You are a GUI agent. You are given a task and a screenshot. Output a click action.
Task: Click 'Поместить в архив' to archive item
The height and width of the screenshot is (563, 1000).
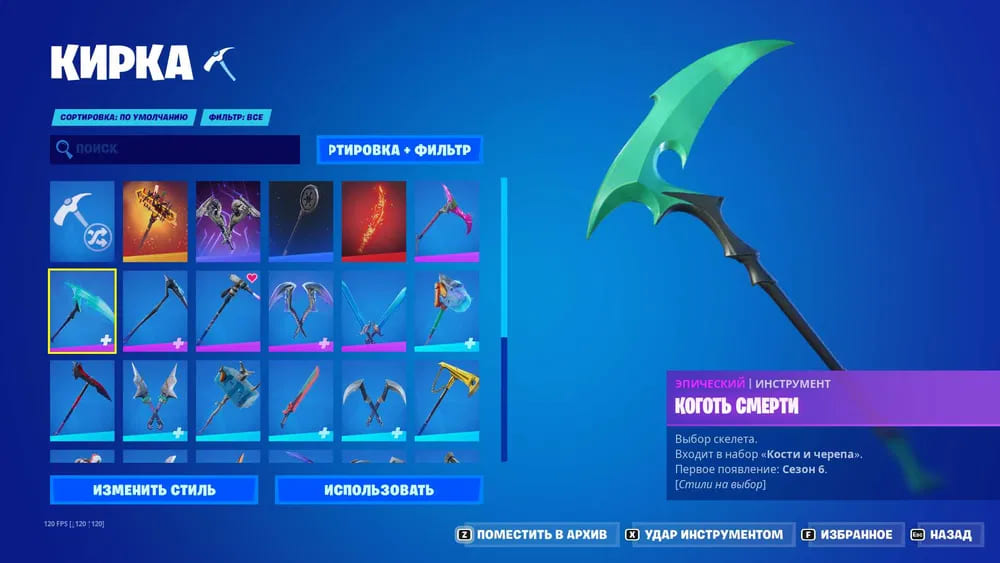(533, 535)
